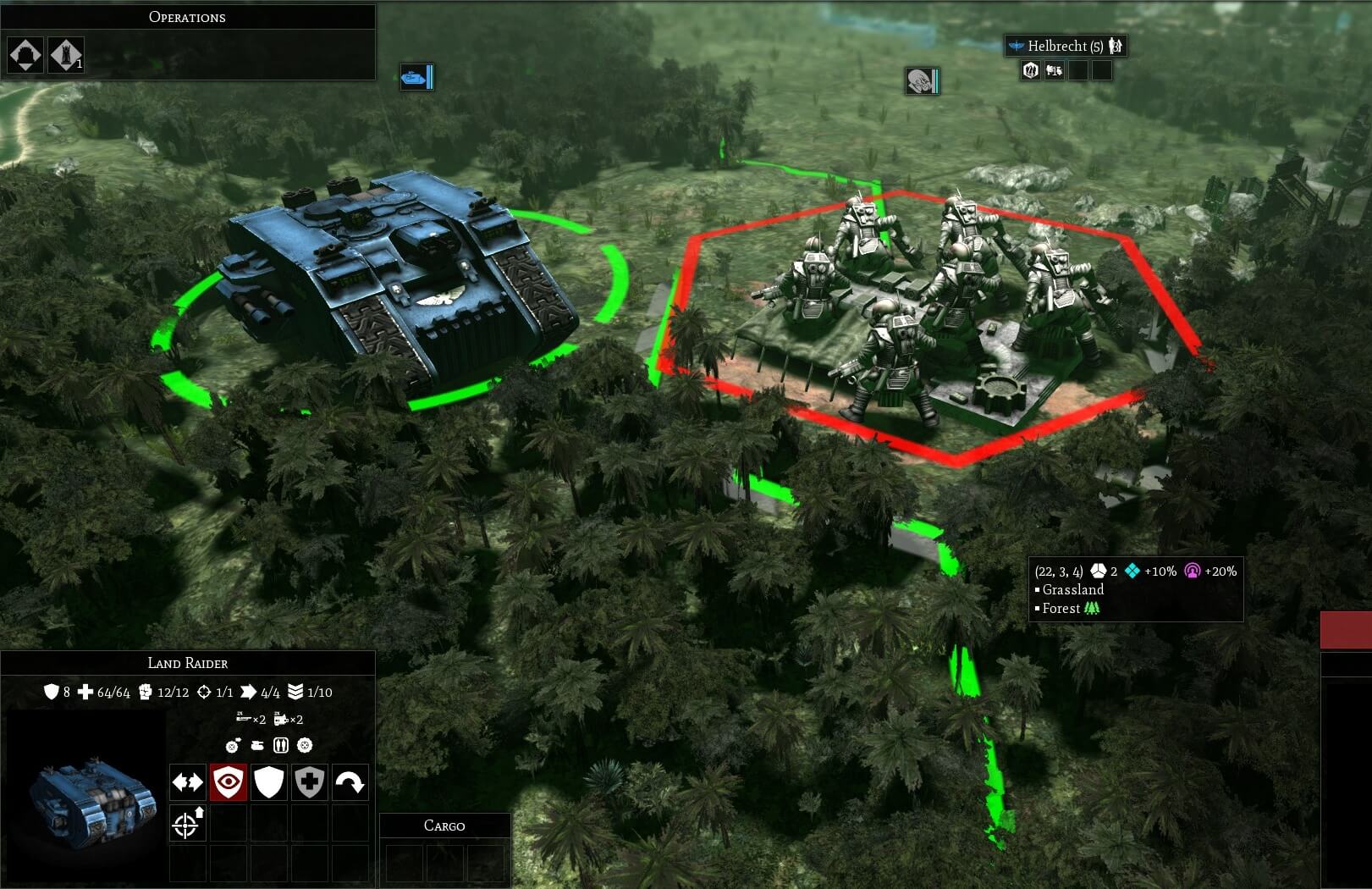
Task: Click the boxed twin-figure transport trait icon
Action: point(281,746)
